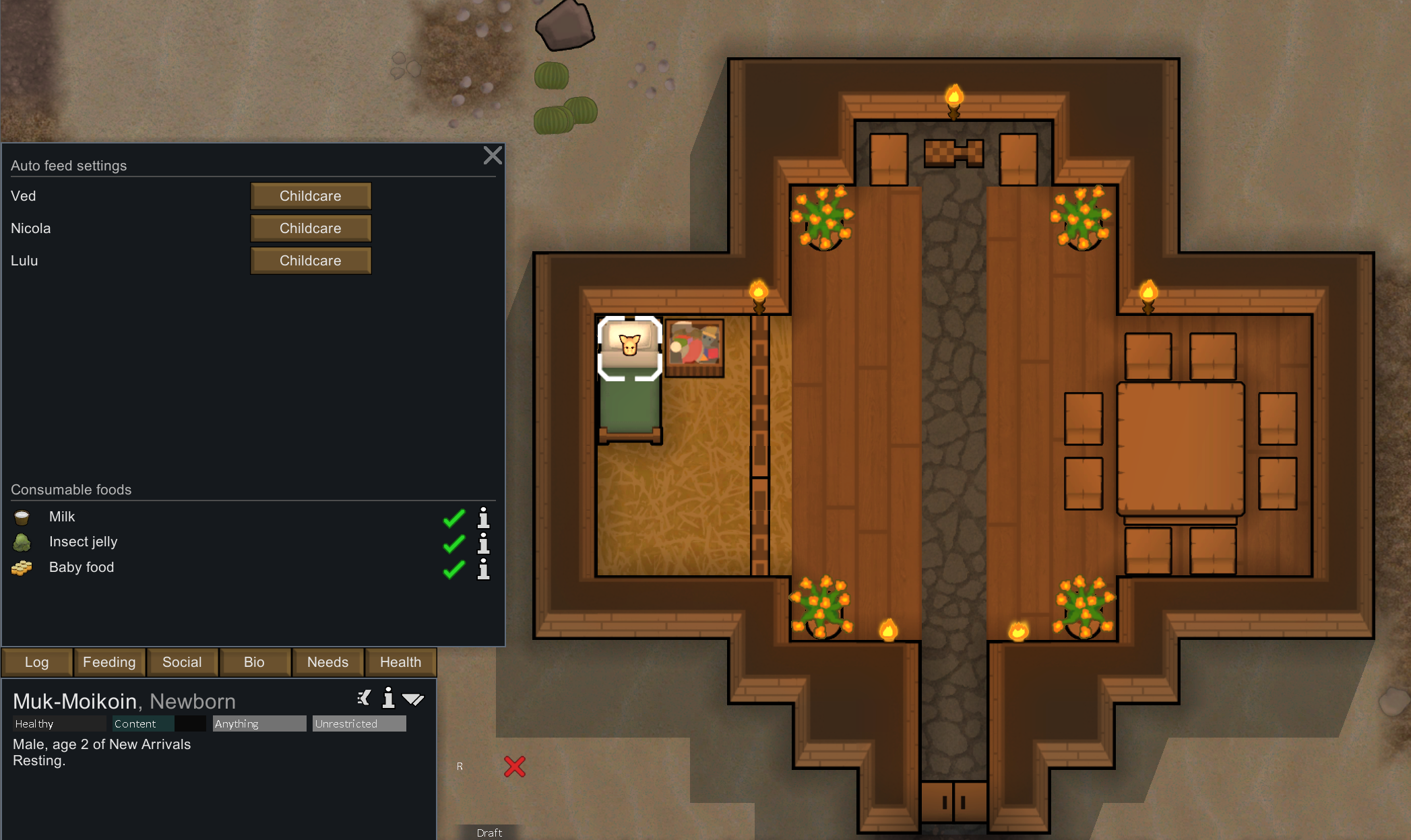Change Nicola's Childcare auto feed setting
Viewport: 1411px width, 840px height.
pyautogui.click(x=311, y=228)
